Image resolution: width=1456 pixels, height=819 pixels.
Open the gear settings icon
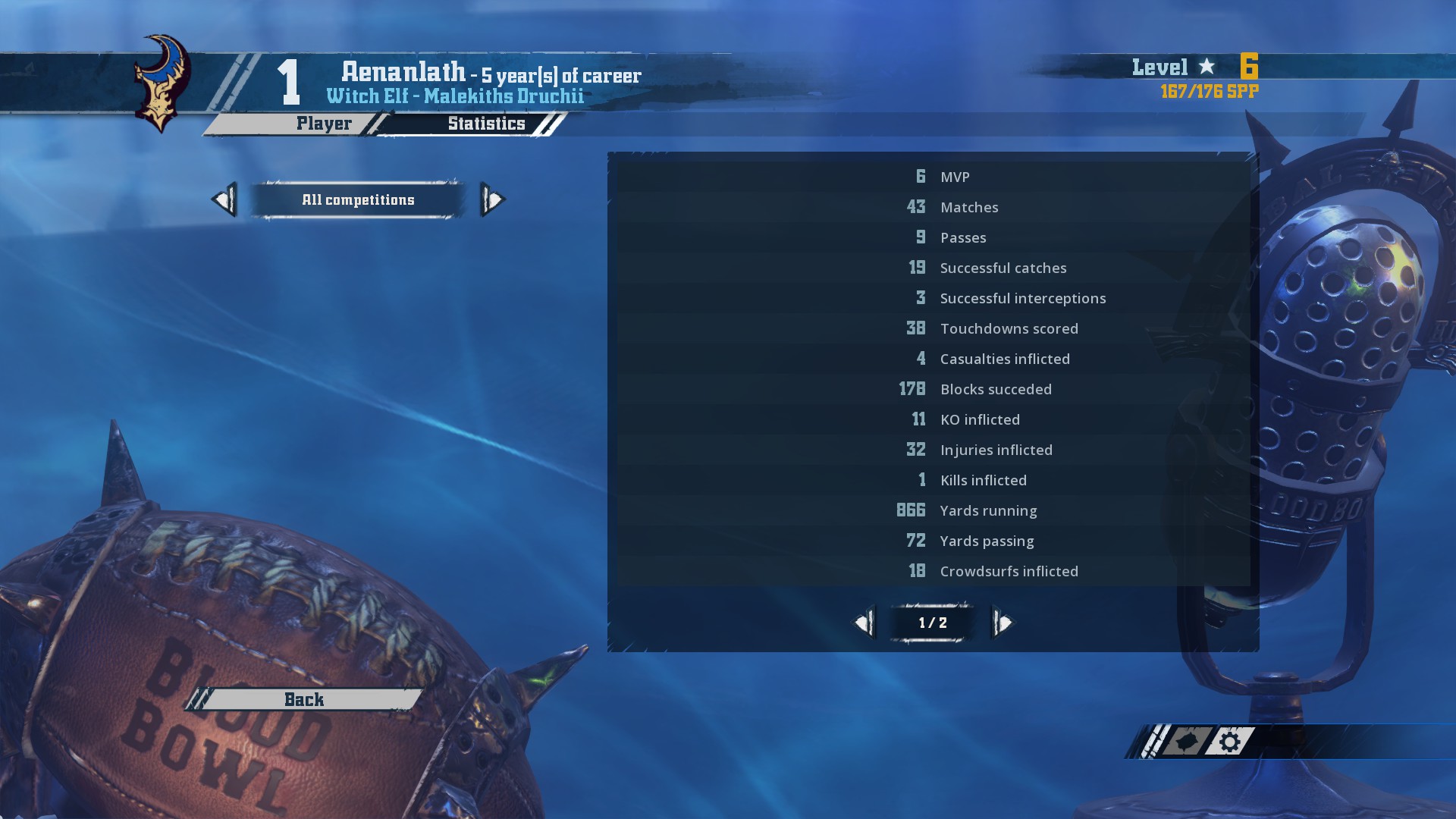click(x=1230, y=742)
